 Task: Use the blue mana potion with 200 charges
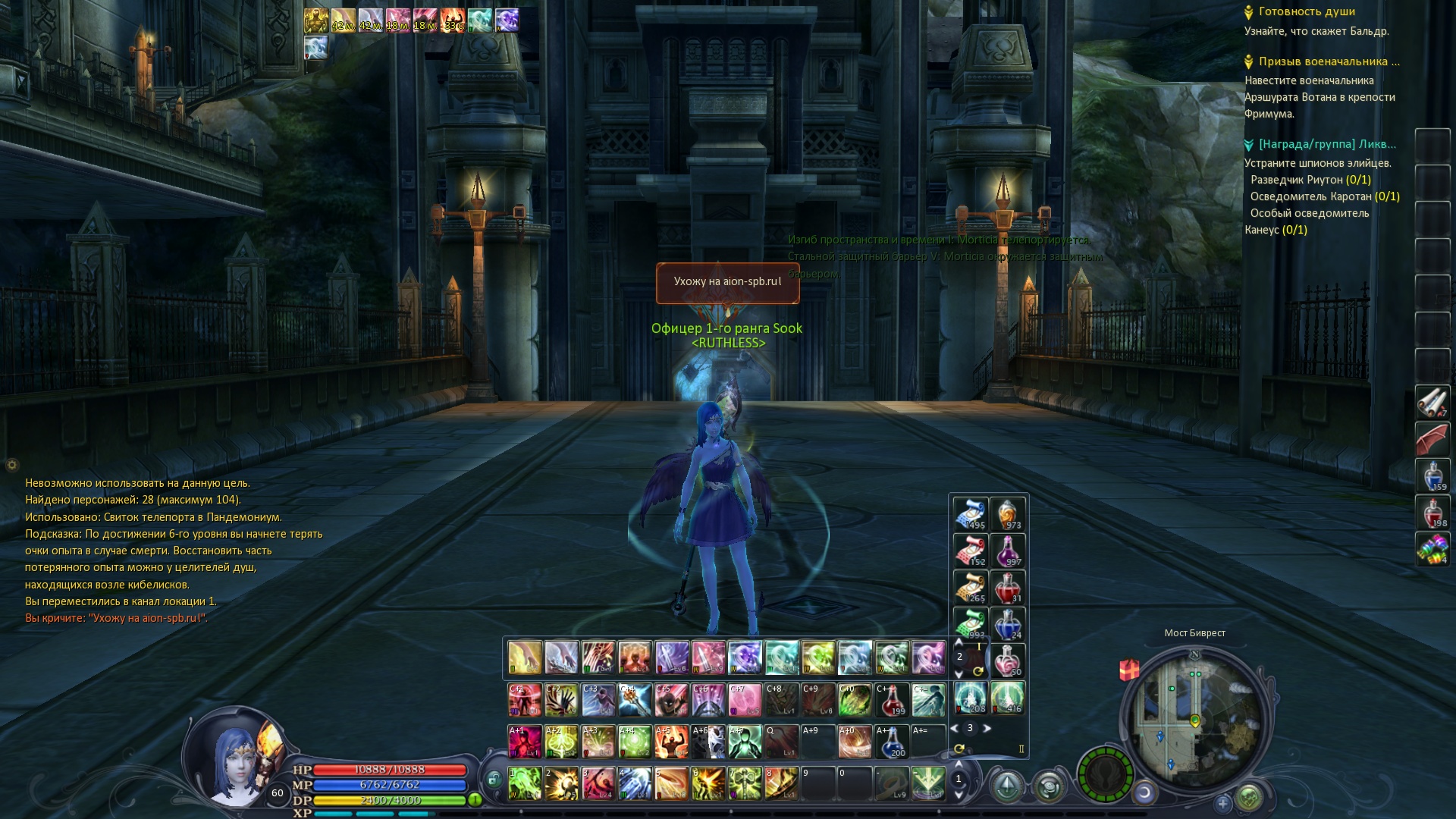click(x=892, y=741)
